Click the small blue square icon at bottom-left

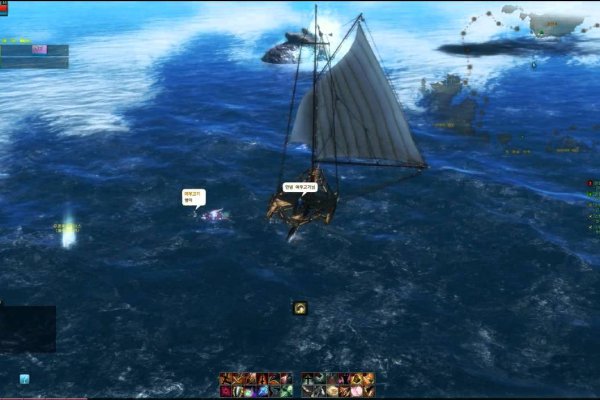(x=24, y=379)
